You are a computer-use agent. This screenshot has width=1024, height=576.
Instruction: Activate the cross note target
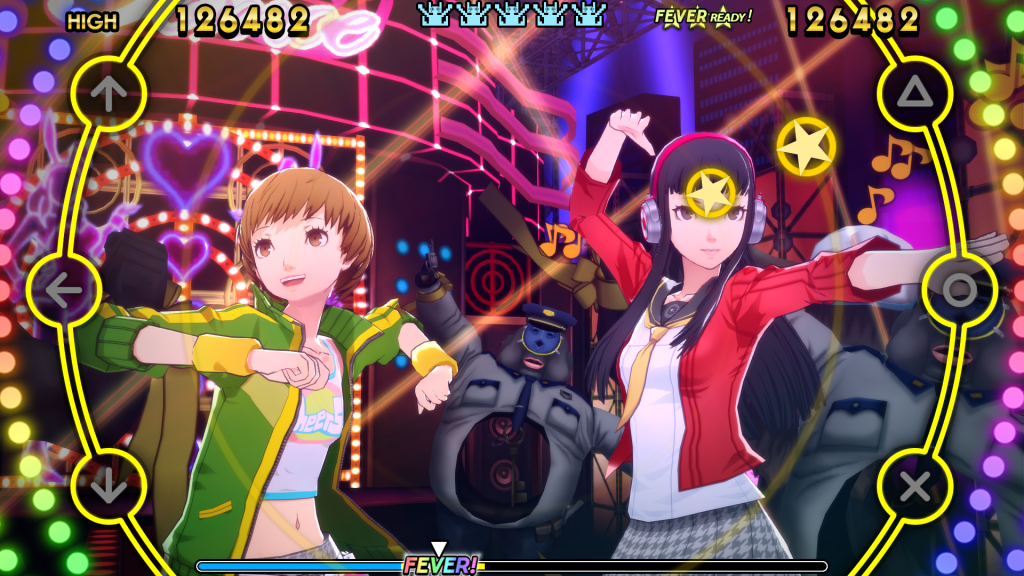[x=914, y=487]
